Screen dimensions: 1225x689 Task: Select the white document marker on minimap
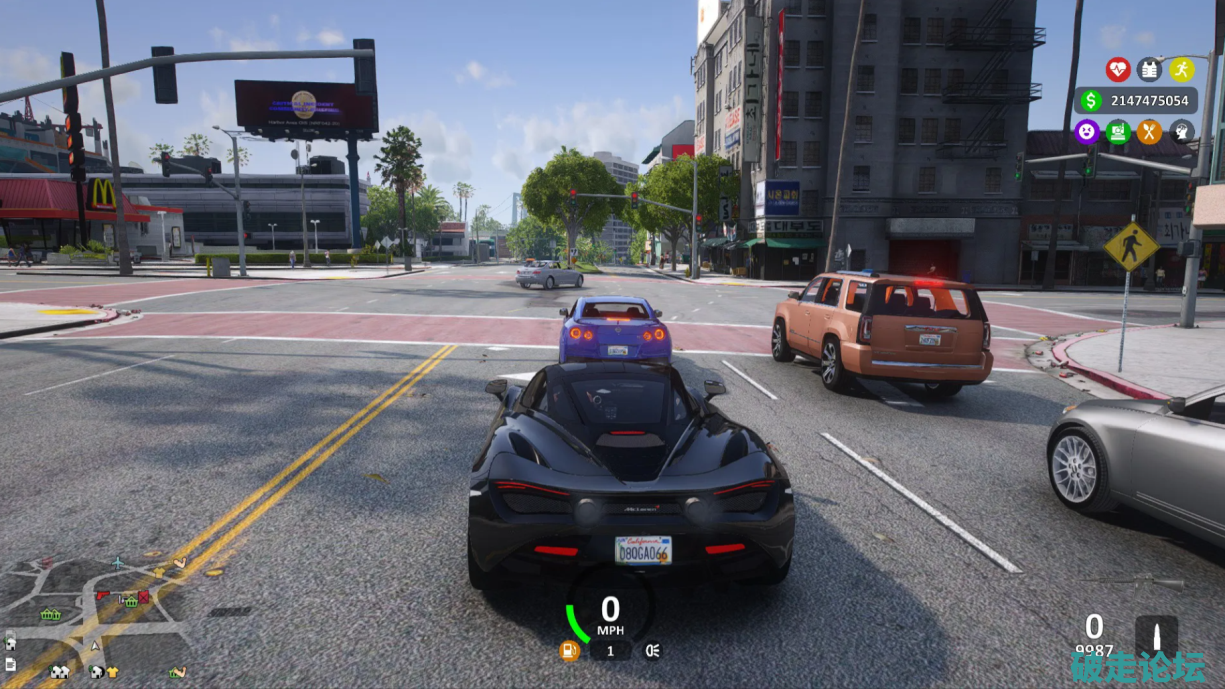tap(10, 665)
